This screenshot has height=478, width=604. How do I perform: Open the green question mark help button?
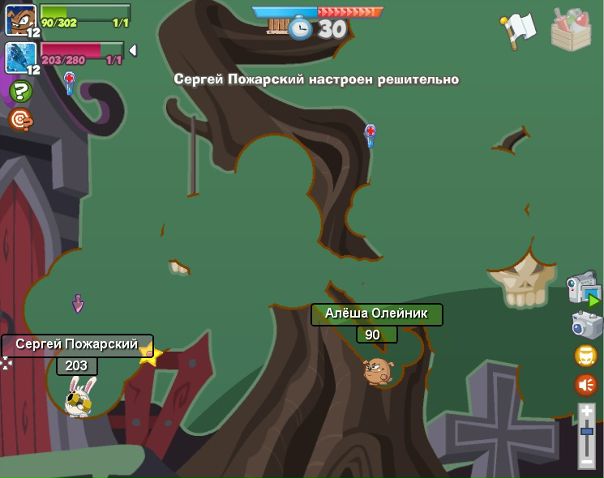pos(20,92)
